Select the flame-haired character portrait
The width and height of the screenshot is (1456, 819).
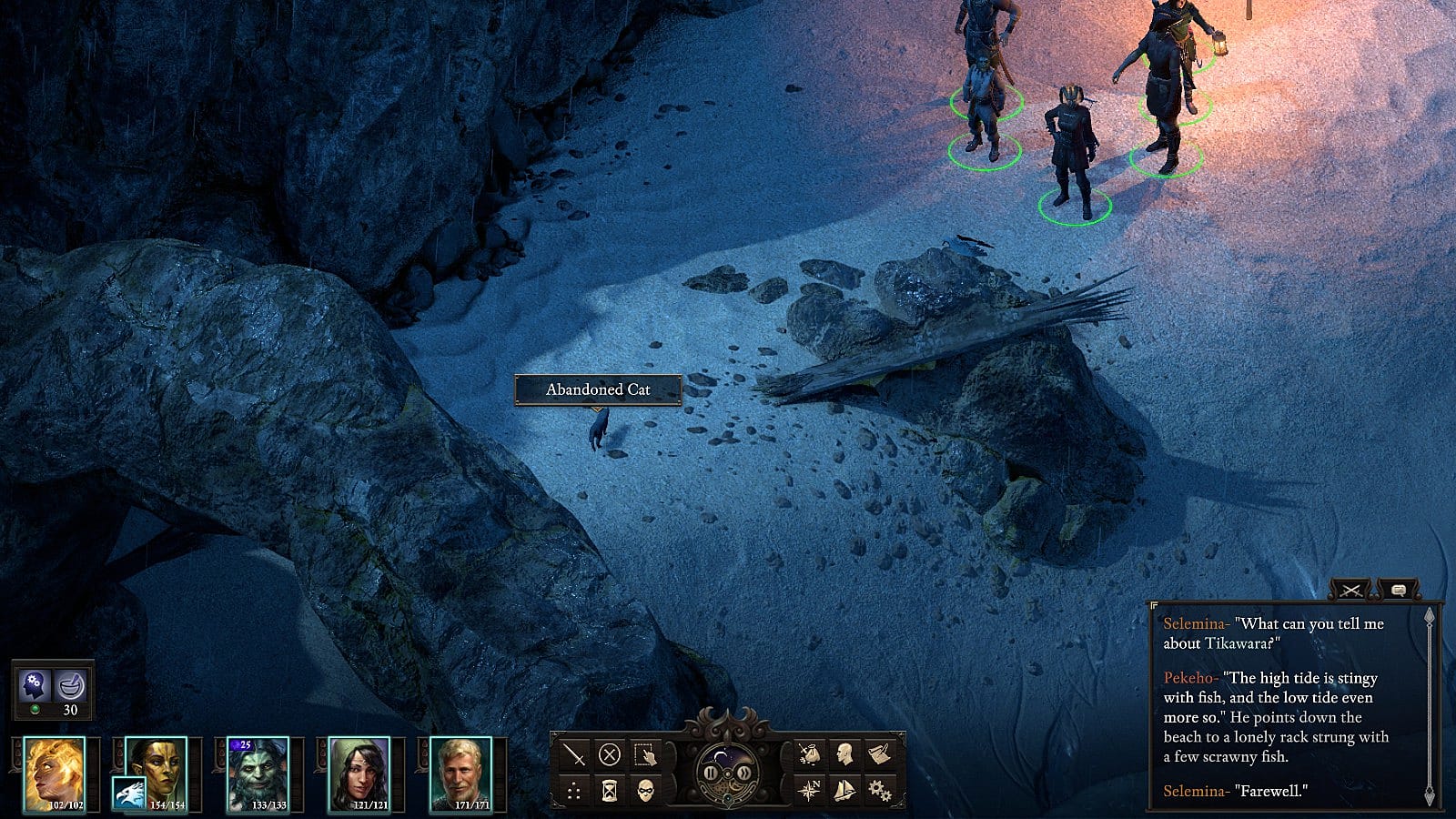pos(54,773)
